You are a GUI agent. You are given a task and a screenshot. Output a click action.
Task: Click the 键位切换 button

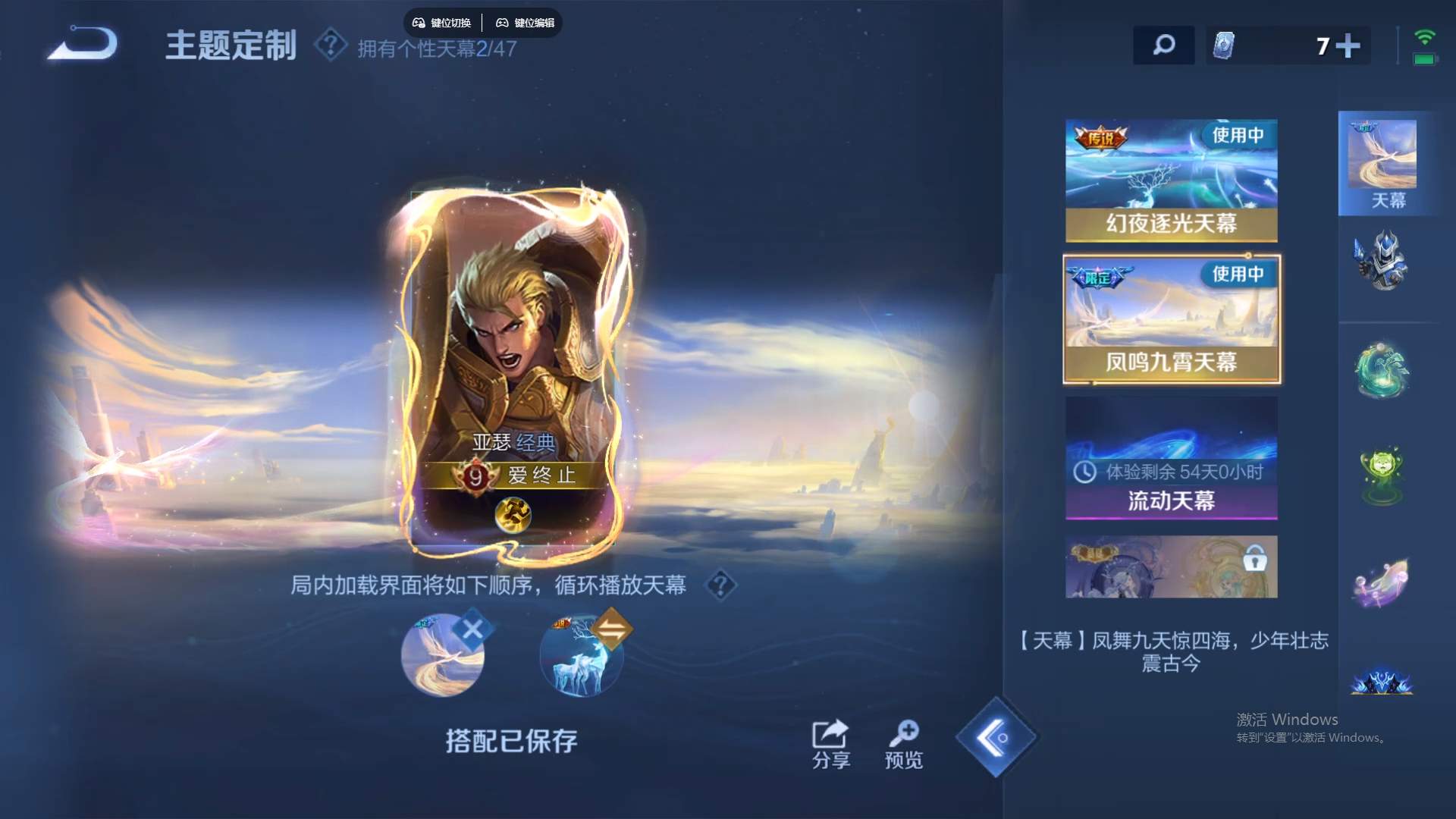point(444,23)
